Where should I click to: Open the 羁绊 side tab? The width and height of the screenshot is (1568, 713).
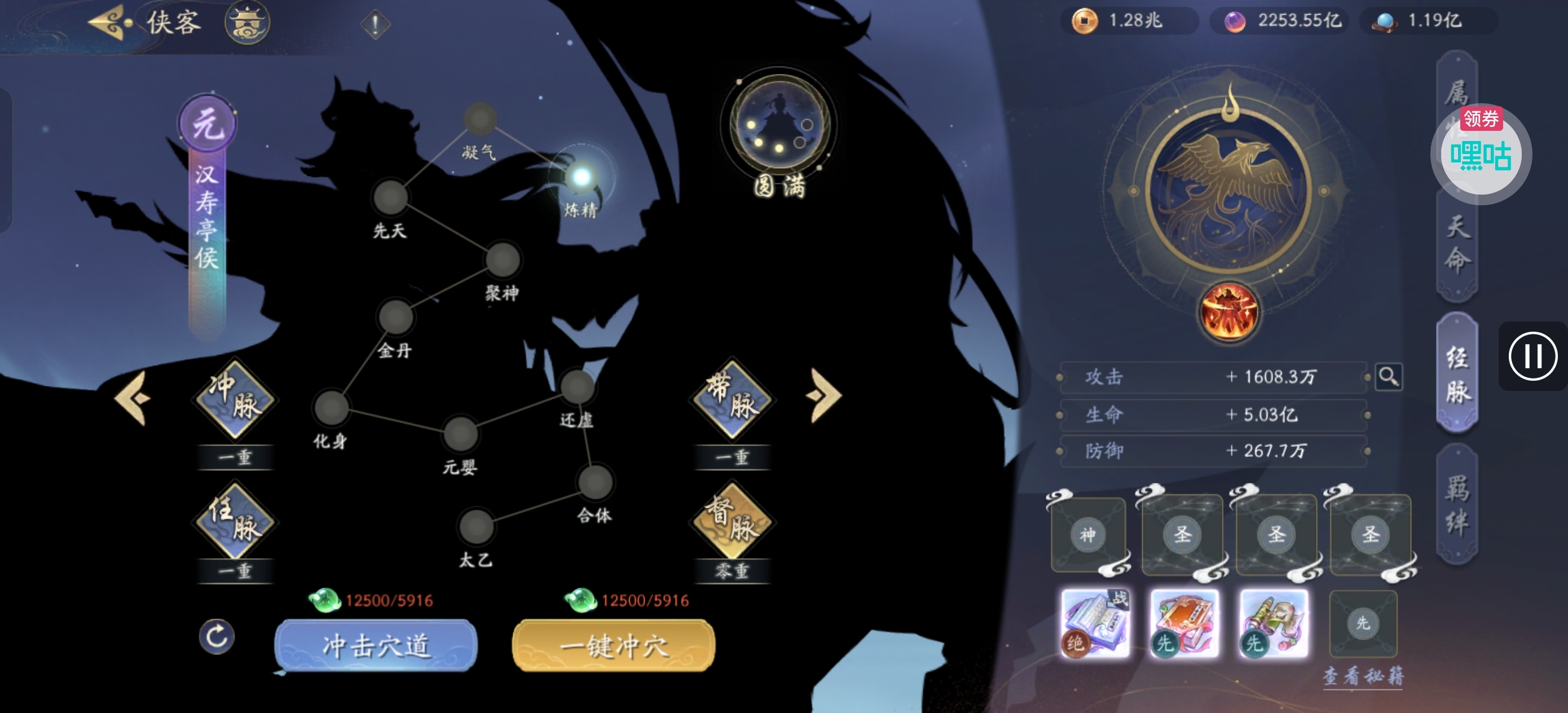1457,504
